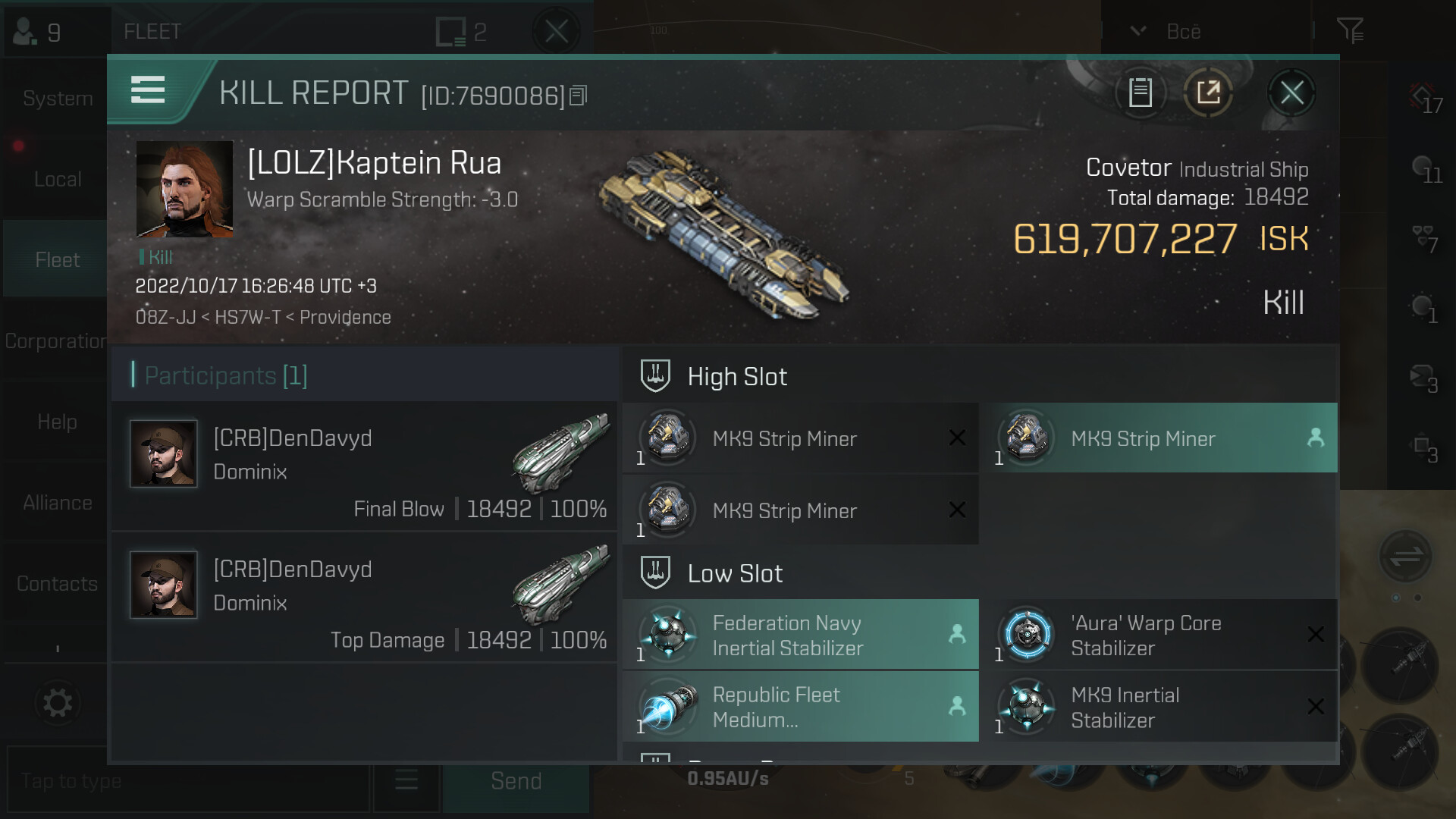Image resolution: width=1456 pixels, height=819 pixels.
Task: Select DenDavyd's Top Damage participant row
Action: pyautogui.click(x=364, y=597)
